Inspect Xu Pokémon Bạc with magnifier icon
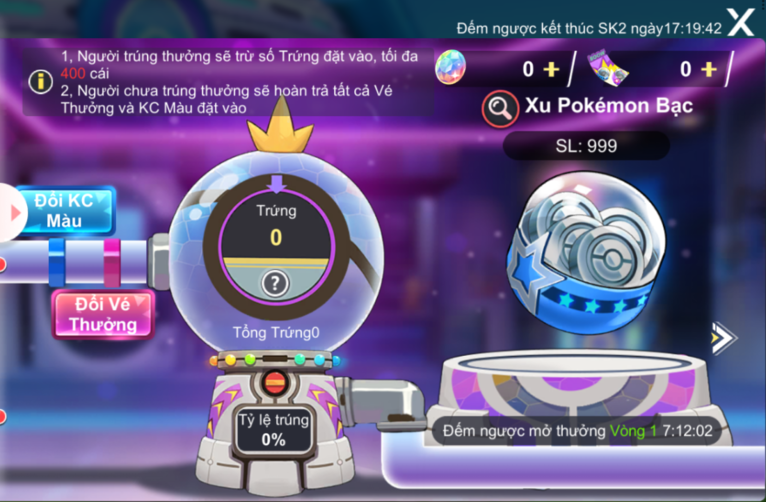The height and width of the screenshot is (502, 766). (x=500, y=108)
